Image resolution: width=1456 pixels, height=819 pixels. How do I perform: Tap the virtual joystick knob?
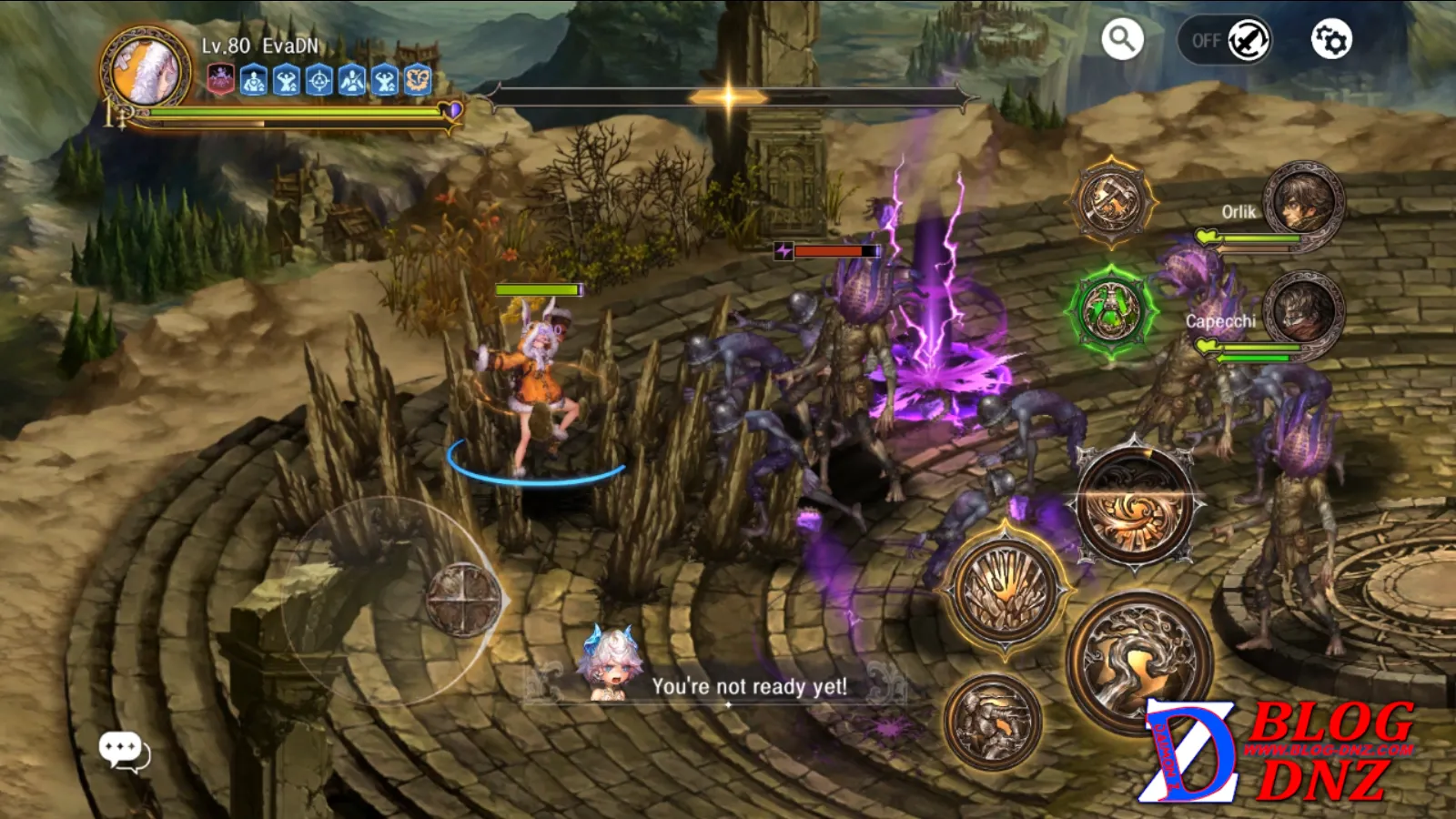463,600
